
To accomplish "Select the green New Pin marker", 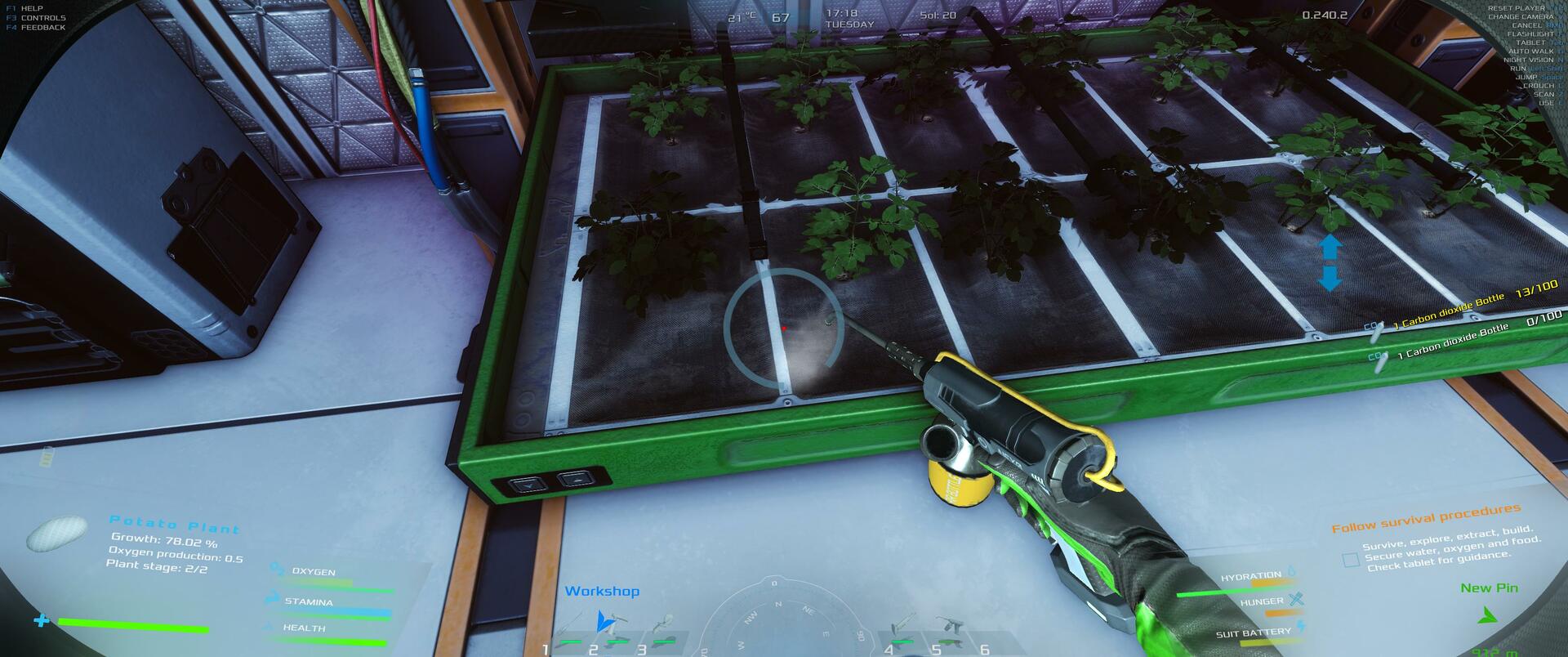I will [1489, 615].
